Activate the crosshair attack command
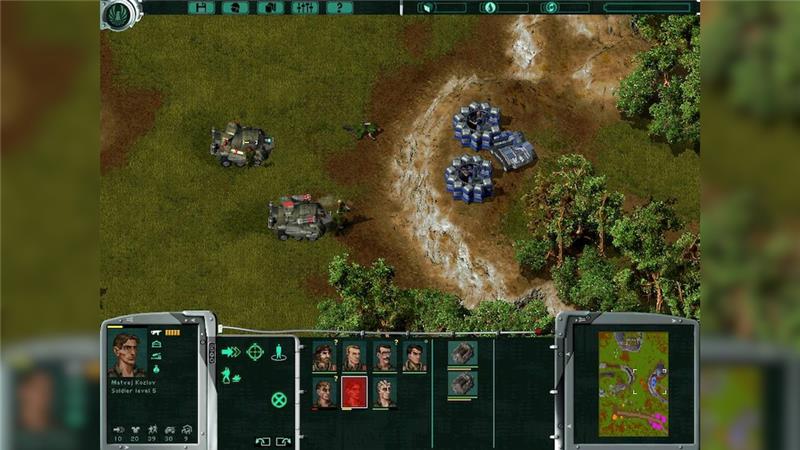Viewport: 800px width, 450px height. point(255,351)
